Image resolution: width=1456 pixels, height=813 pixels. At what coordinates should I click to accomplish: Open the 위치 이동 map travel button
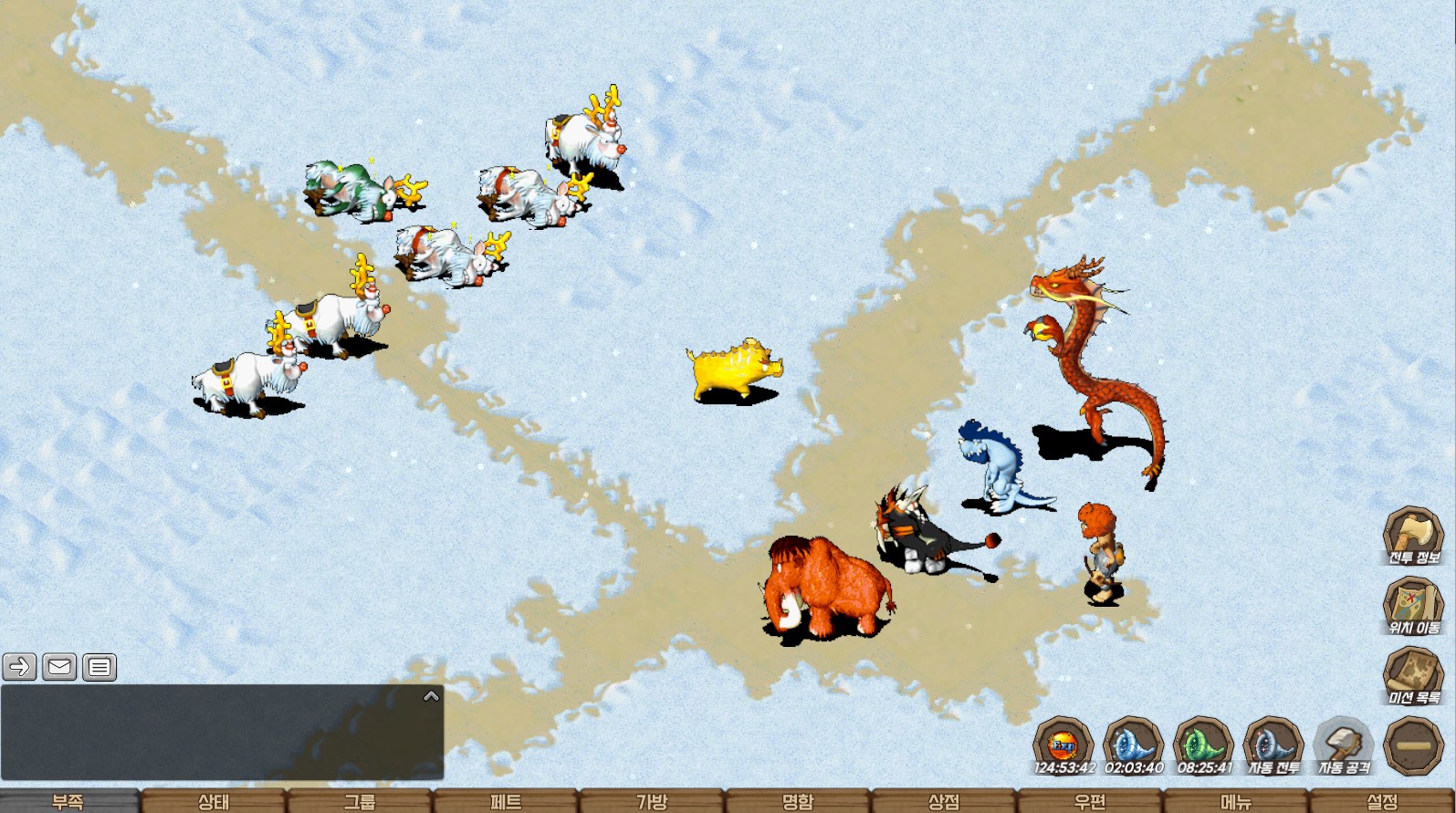[x=1412, y=606]
